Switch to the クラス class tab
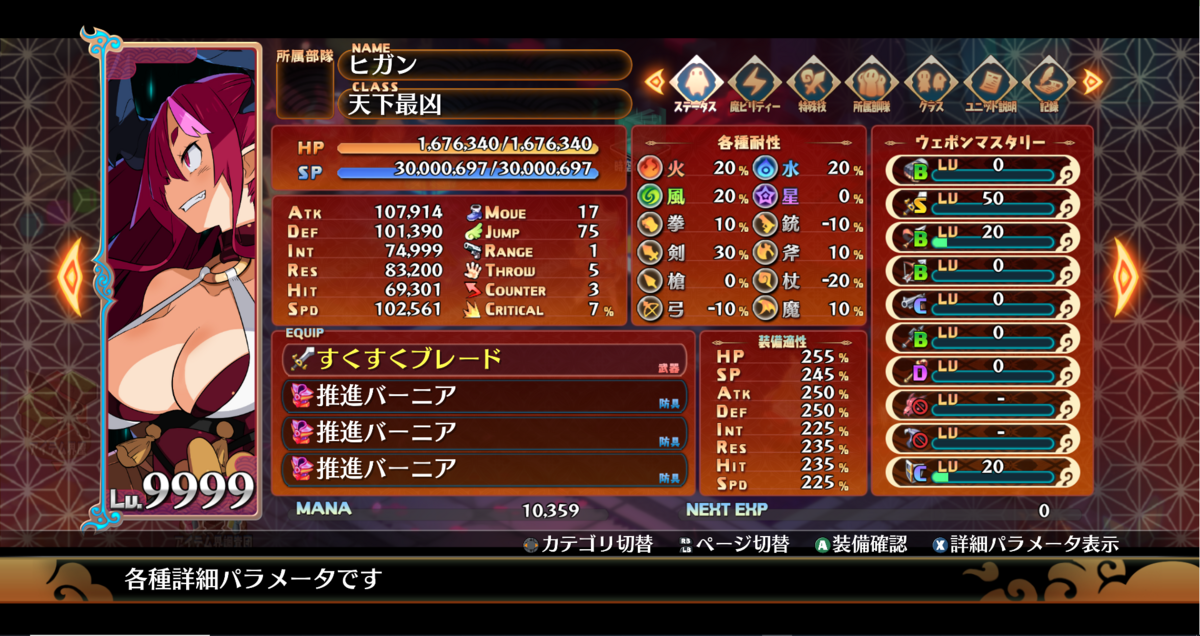Image resolution: width=1200 pixels, height=636 pixels. 931,82
